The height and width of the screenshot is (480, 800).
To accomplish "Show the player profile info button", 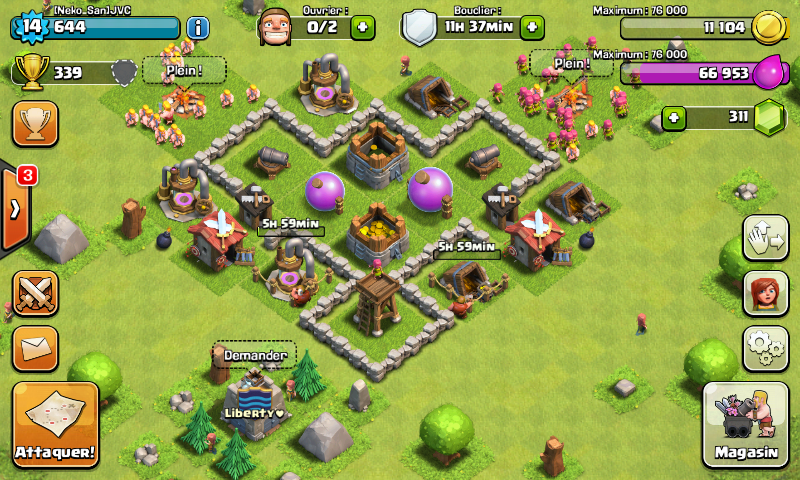I will click(197, 27).
